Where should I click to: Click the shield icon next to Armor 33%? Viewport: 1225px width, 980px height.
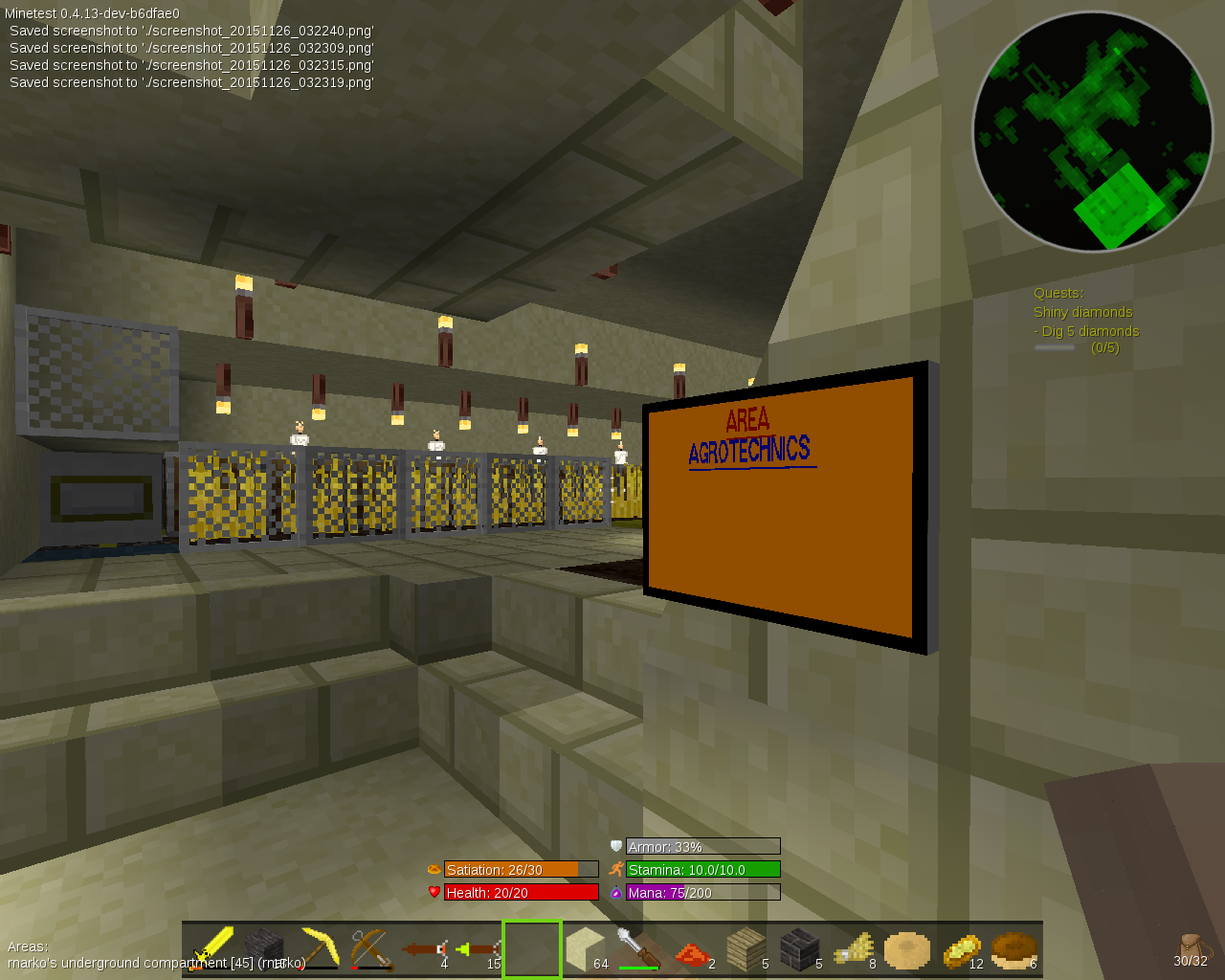click(614, 845)
